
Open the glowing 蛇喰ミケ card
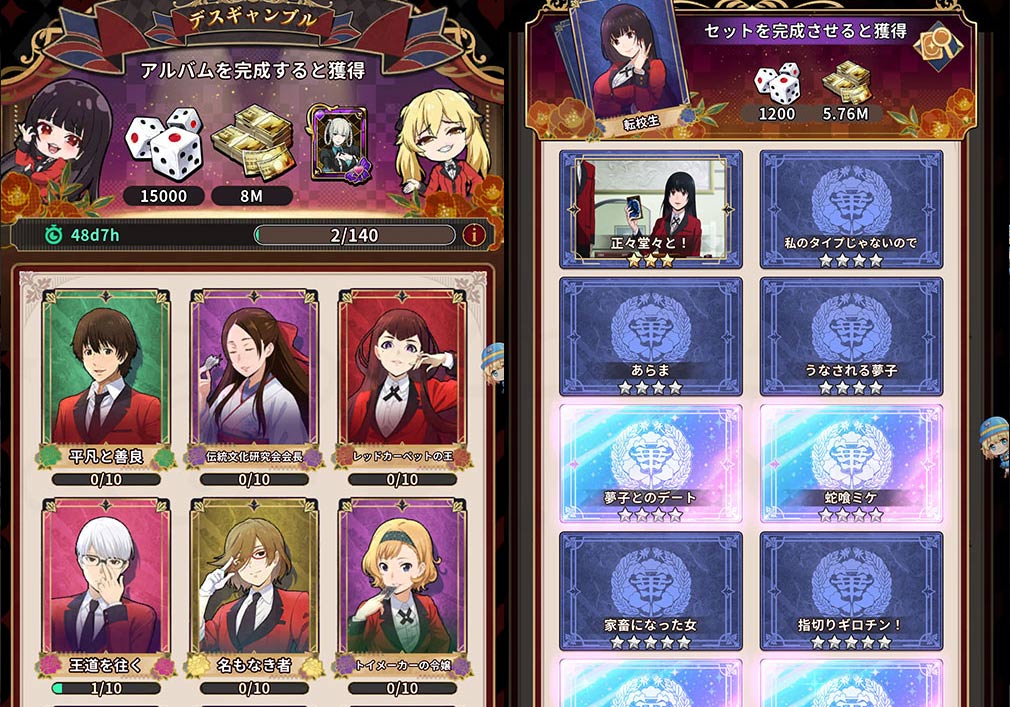[851, 463]
